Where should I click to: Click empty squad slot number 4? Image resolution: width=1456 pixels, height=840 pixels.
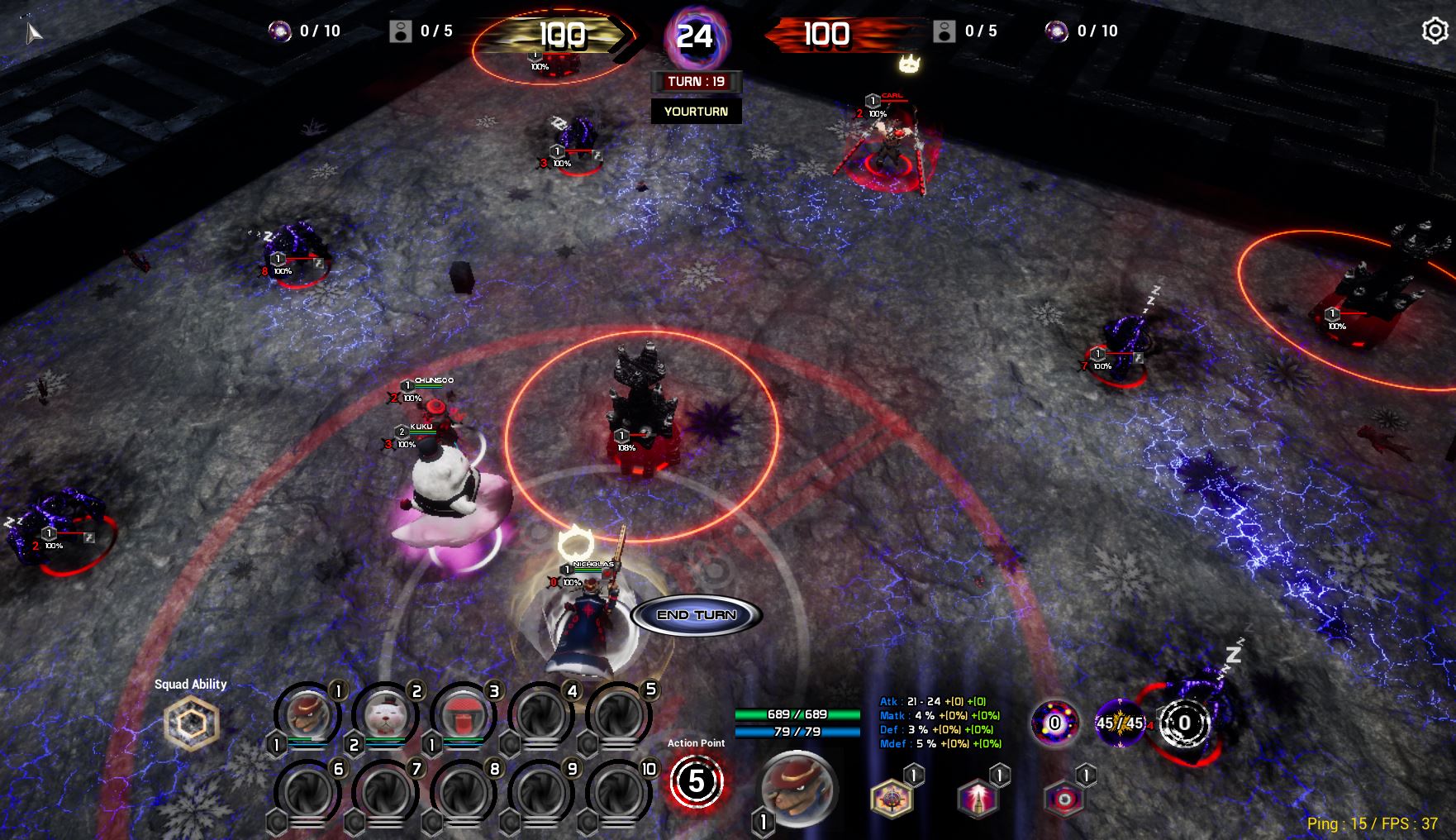(x=543, y=715)
